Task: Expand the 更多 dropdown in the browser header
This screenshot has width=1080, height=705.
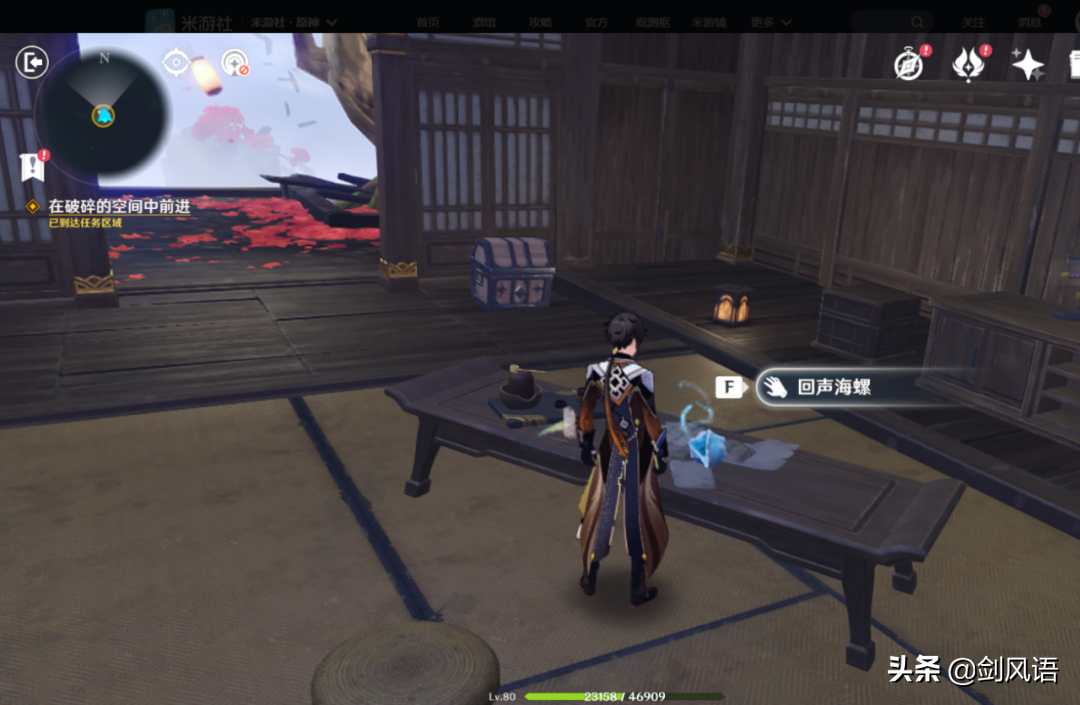Action: point(772,22)
